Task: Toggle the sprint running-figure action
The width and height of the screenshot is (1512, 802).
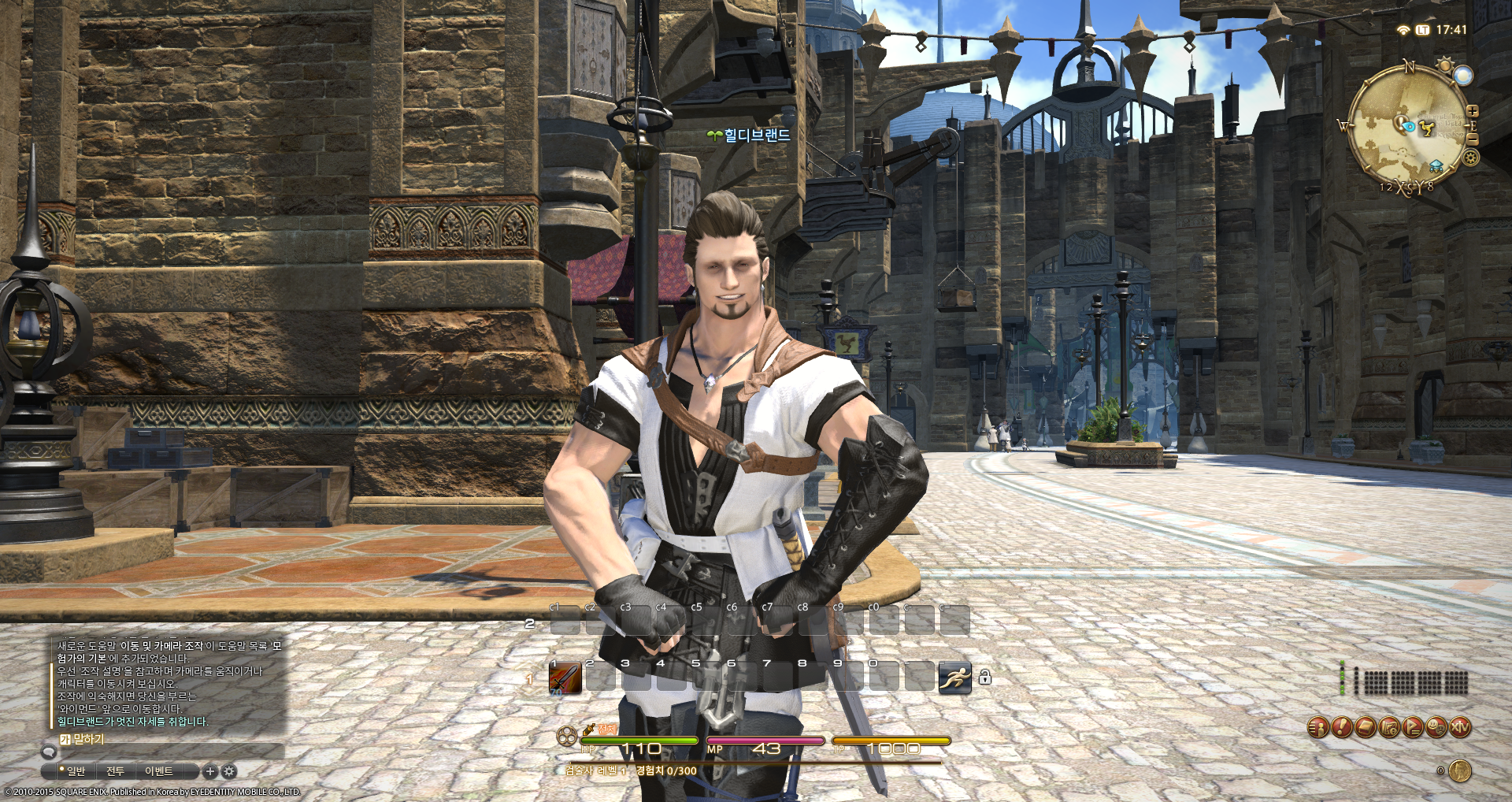Action: click(x=954, y=678)
